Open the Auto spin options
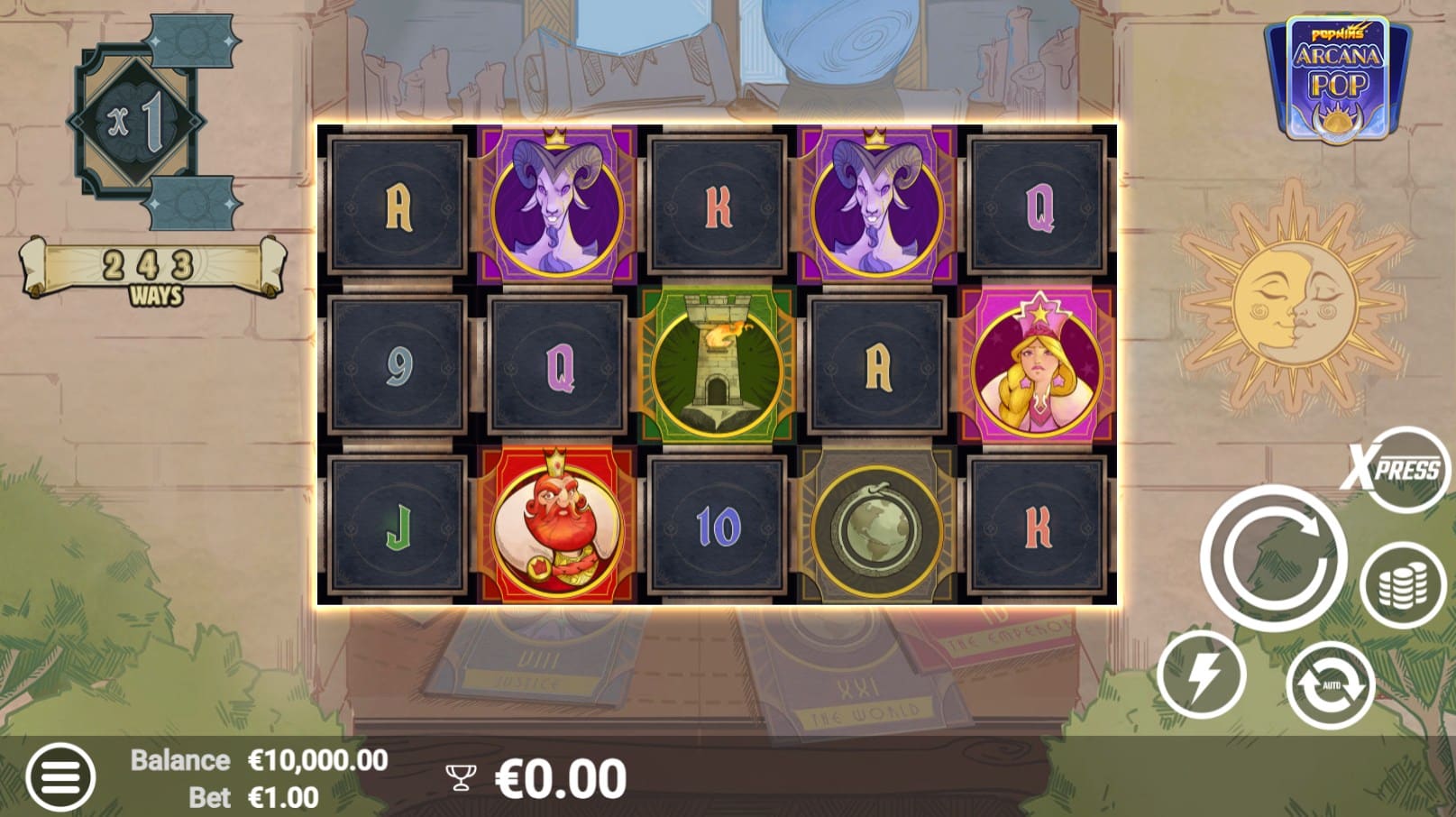The image size is (1456, 817). pos(1330,684)
